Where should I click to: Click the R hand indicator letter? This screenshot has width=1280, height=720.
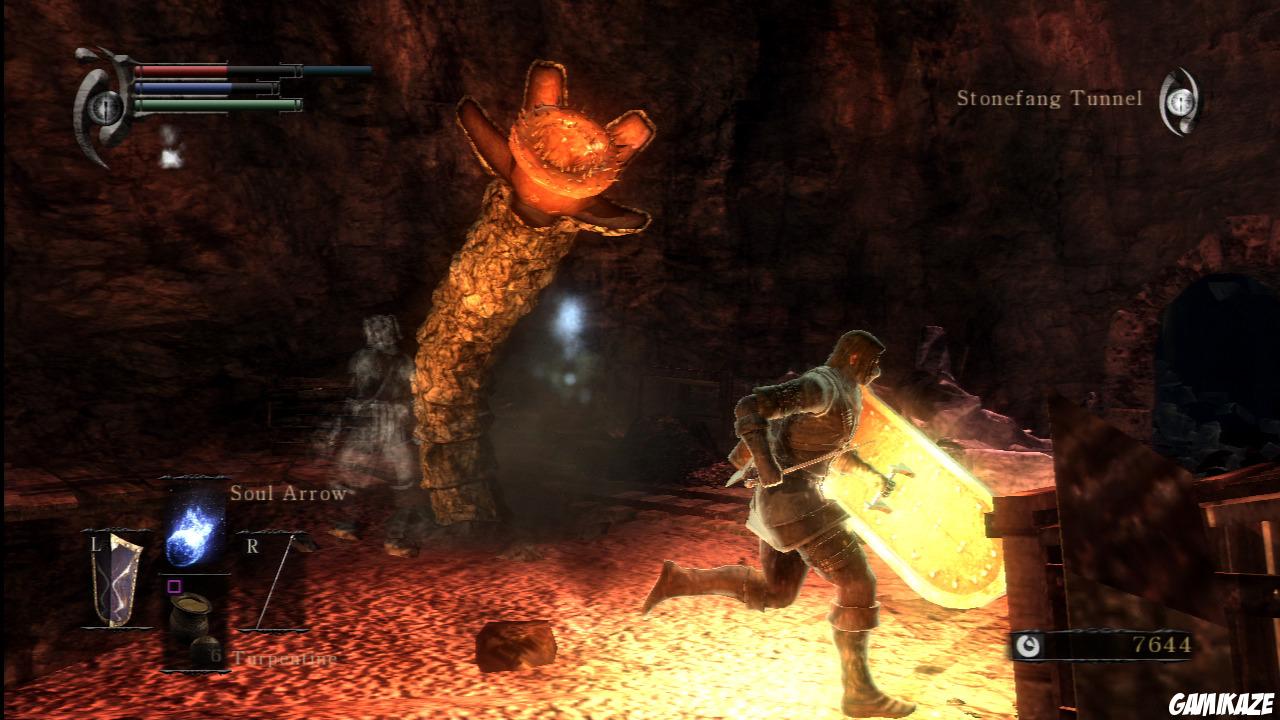pyautogui.click(x=253, y=545)
